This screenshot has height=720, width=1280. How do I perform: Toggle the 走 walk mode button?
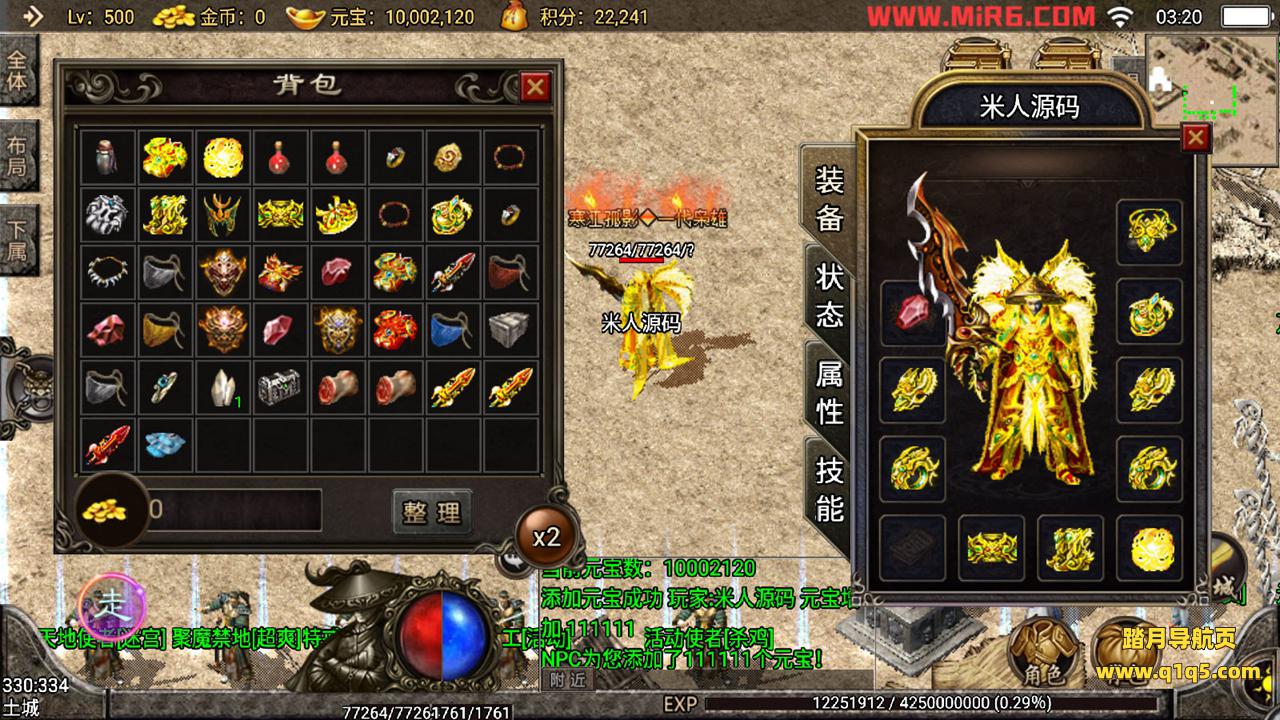112,603
